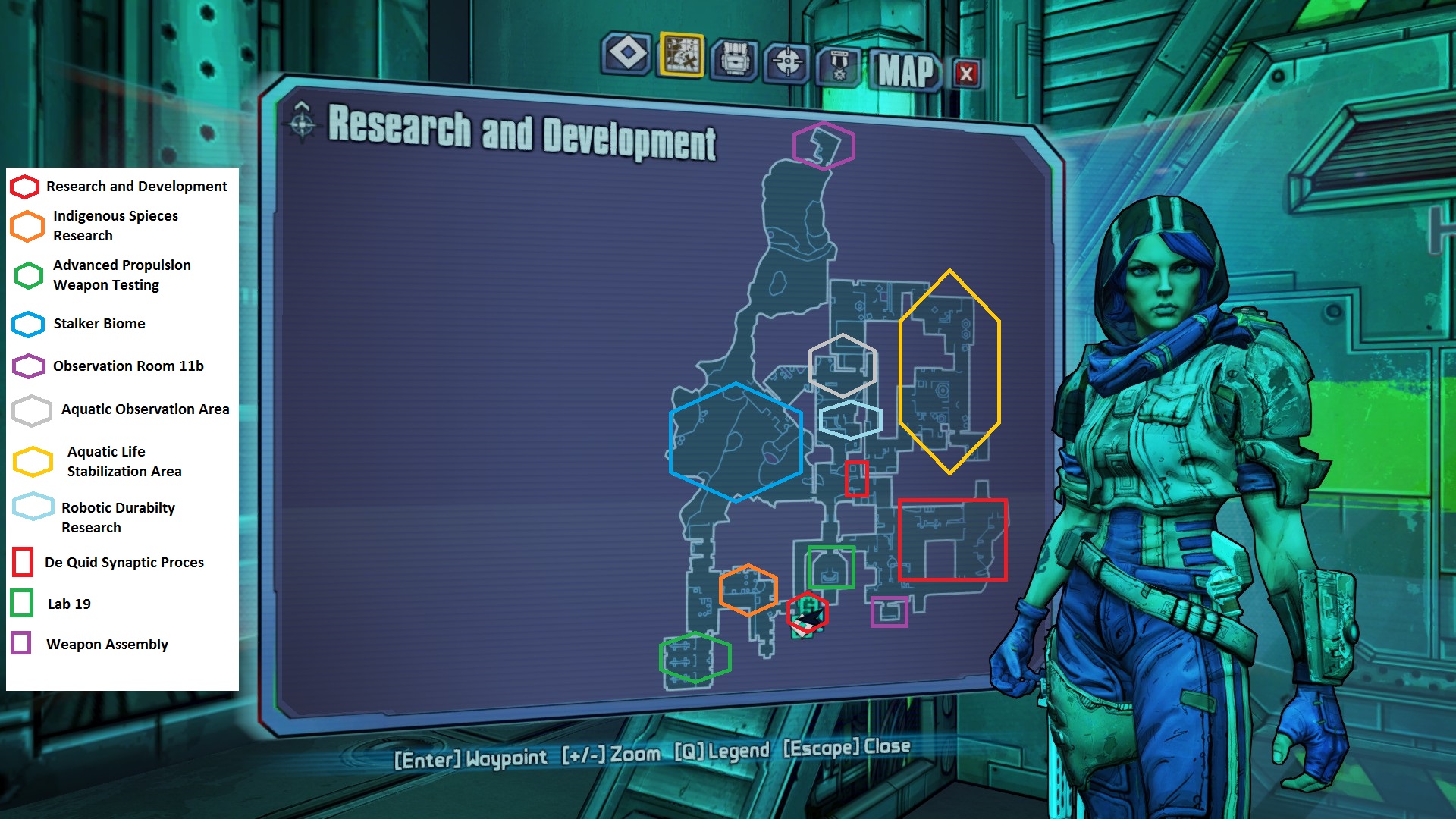
Task: Close the map with the red X
Action: [966, 74]
